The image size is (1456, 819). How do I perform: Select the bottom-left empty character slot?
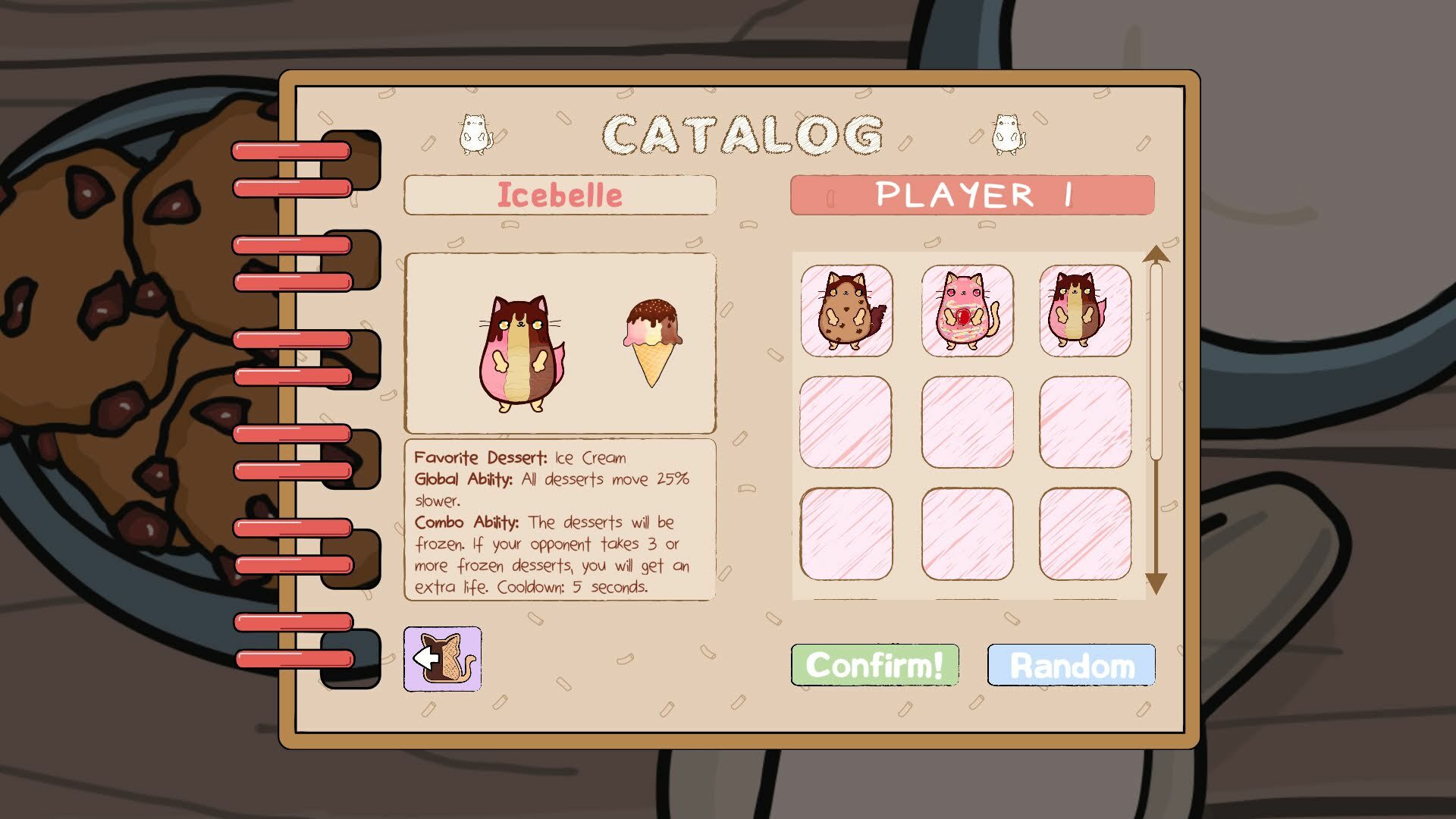(x=847, y=533)
